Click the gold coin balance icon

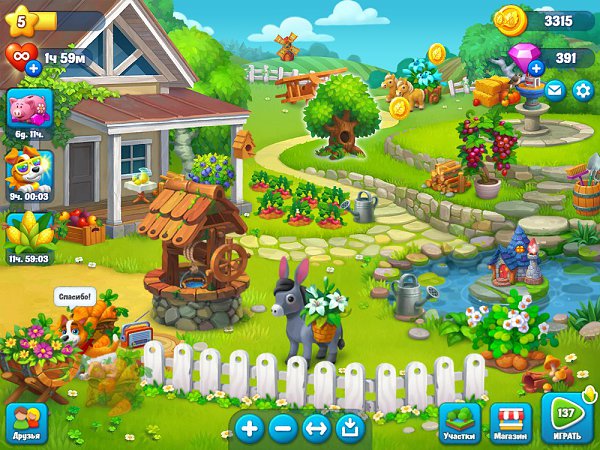click(511, 19)
